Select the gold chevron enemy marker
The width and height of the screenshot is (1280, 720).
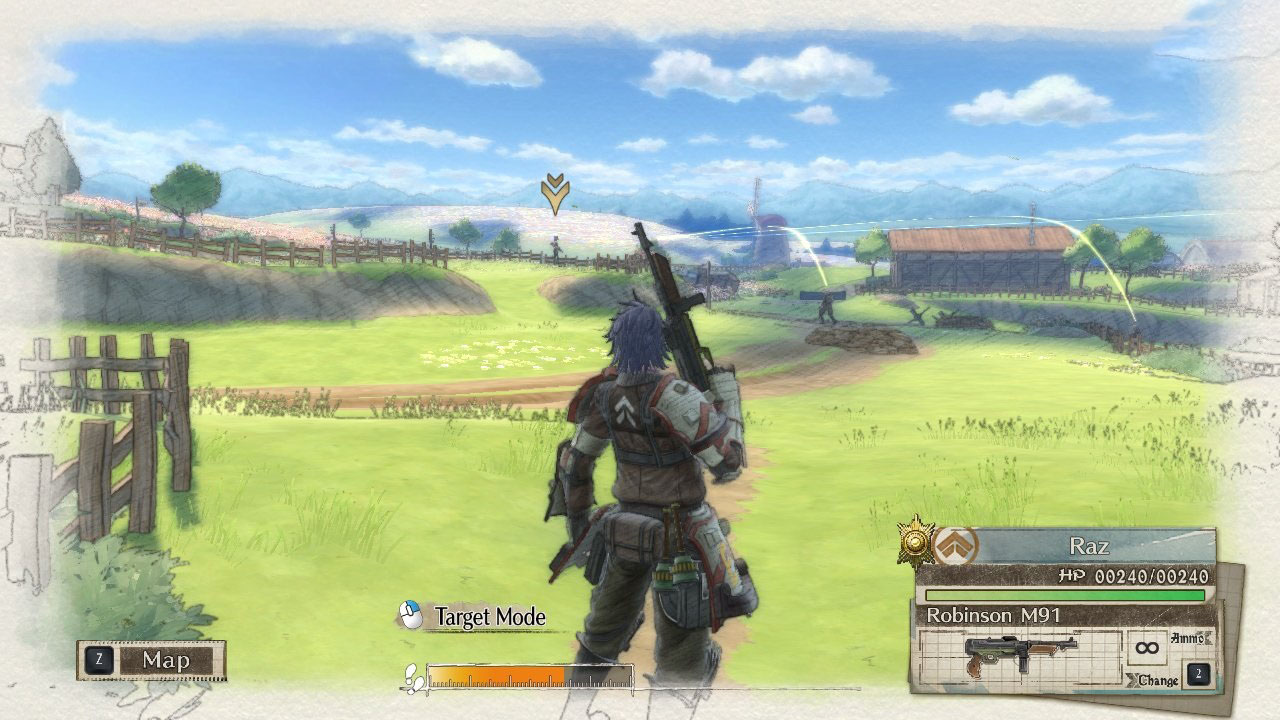[555, 193]
